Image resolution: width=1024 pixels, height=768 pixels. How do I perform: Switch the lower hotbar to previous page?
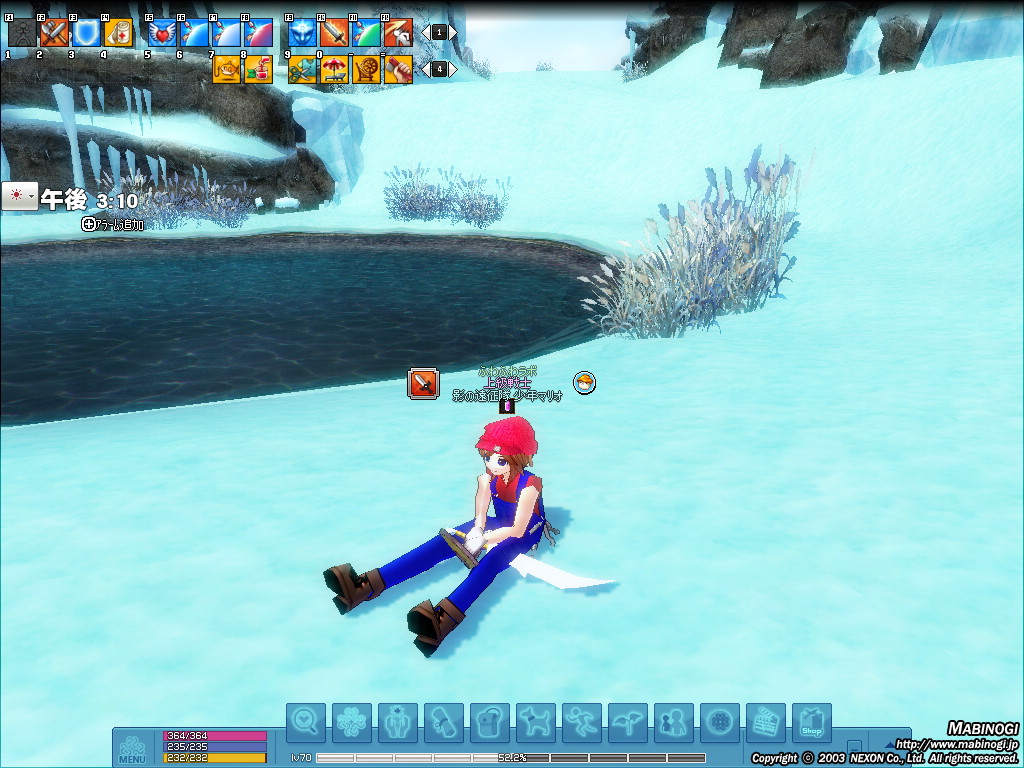[425, 69]
